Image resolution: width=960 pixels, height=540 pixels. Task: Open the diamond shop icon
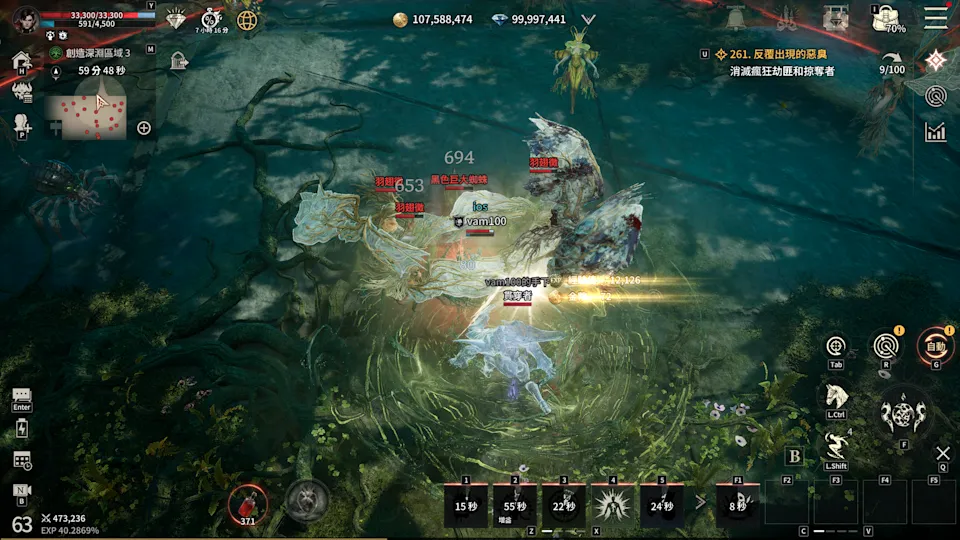pyautogui.click(x=177, y=19)
